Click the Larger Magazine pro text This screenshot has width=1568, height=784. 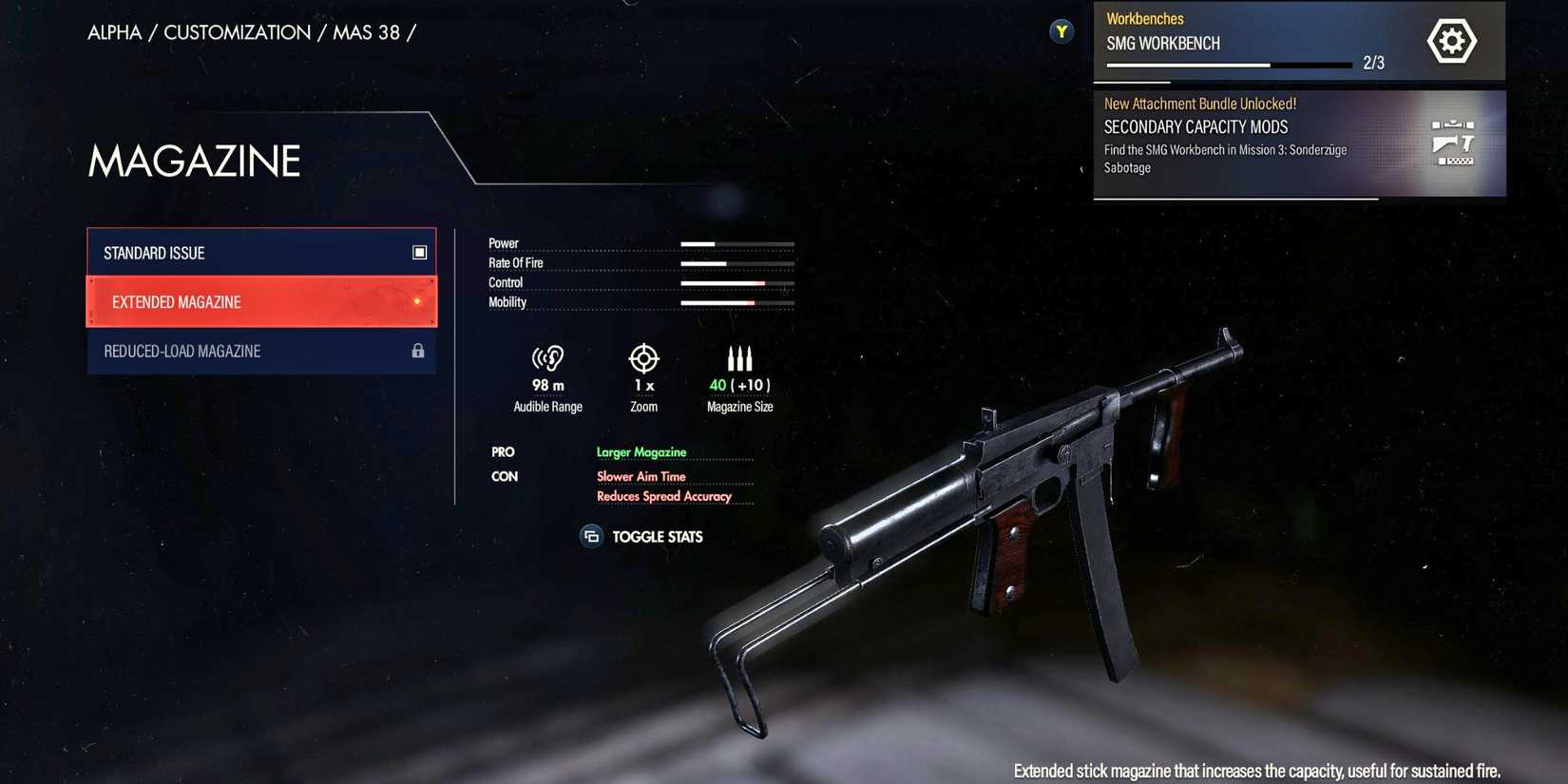tap(641, 451)
